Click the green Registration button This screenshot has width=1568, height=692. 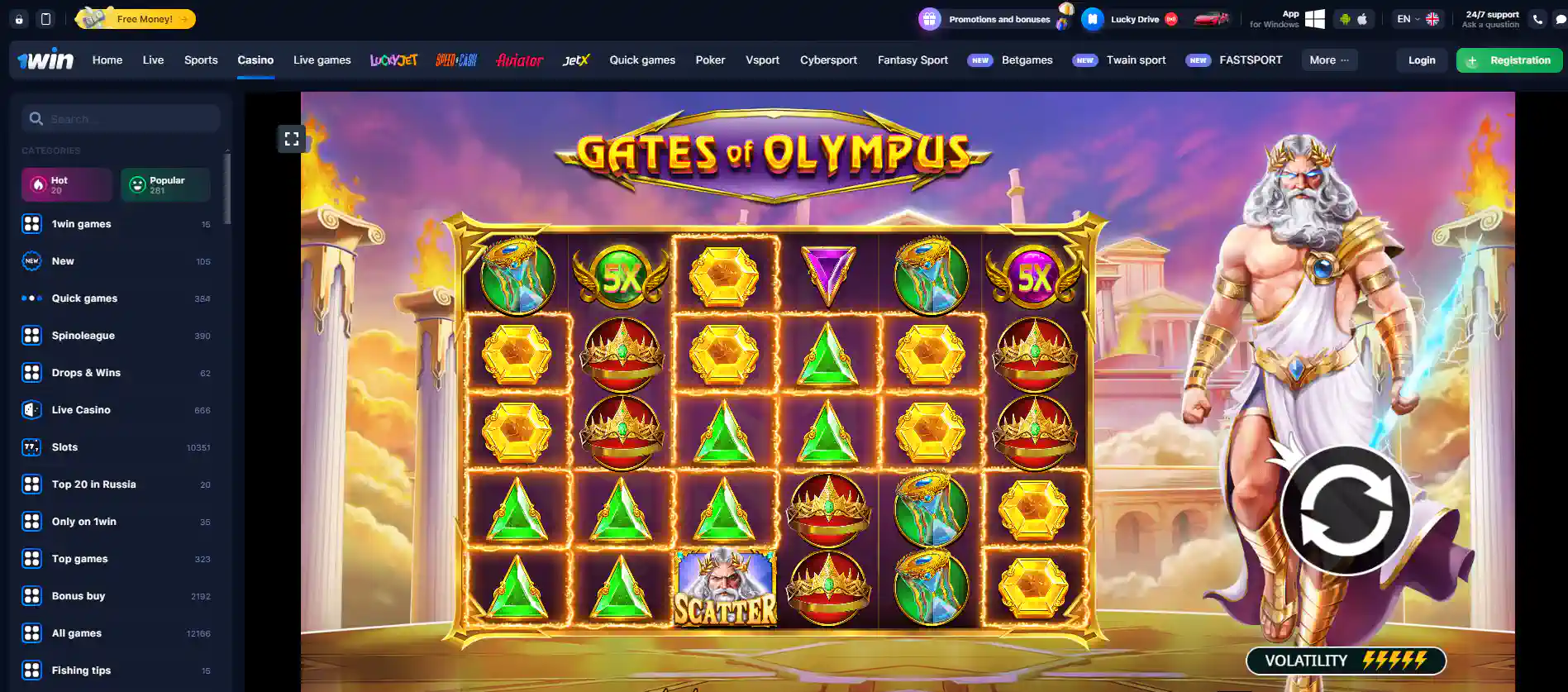[1508, 60]
